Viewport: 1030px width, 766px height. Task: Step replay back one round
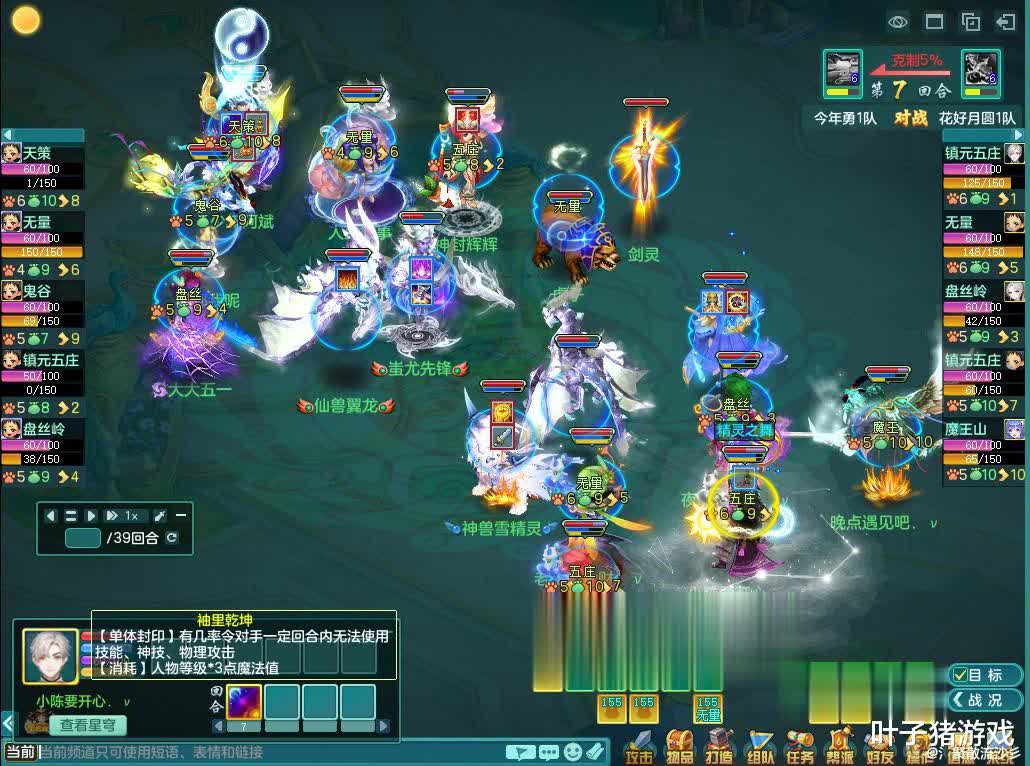pyautogui.click(x=51, y=516)
